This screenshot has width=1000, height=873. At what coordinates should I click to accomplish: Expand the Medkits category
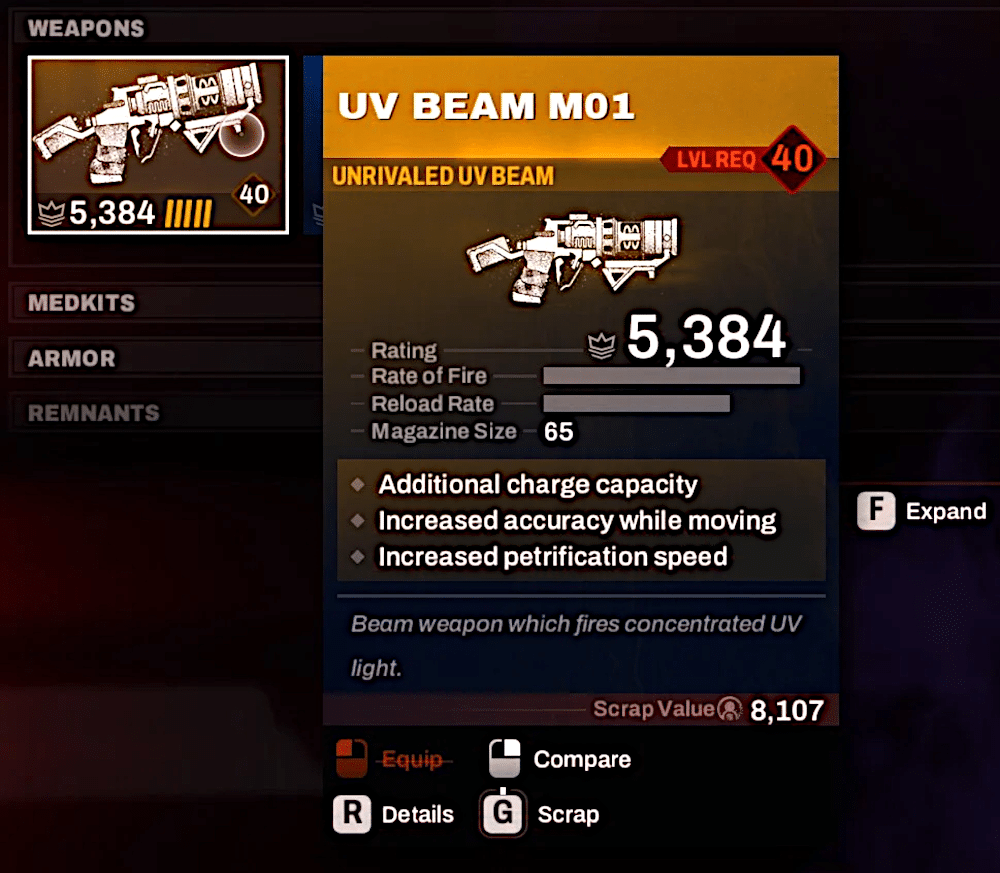click(82, 302)
